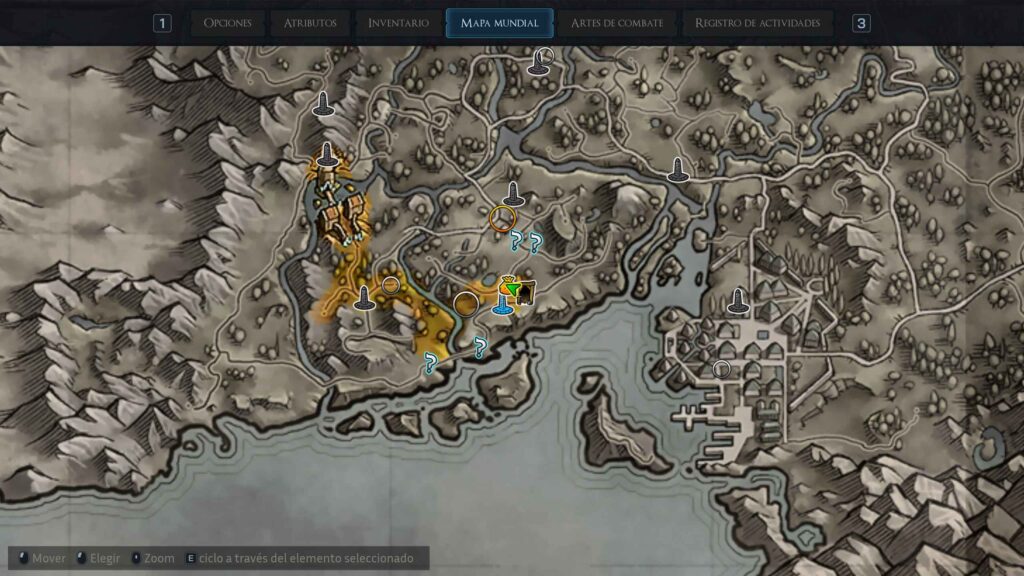Screen dimensions: 1024x576
Task: Choose the pedestal marker with the clock symbol
Action: pos(541,62)
